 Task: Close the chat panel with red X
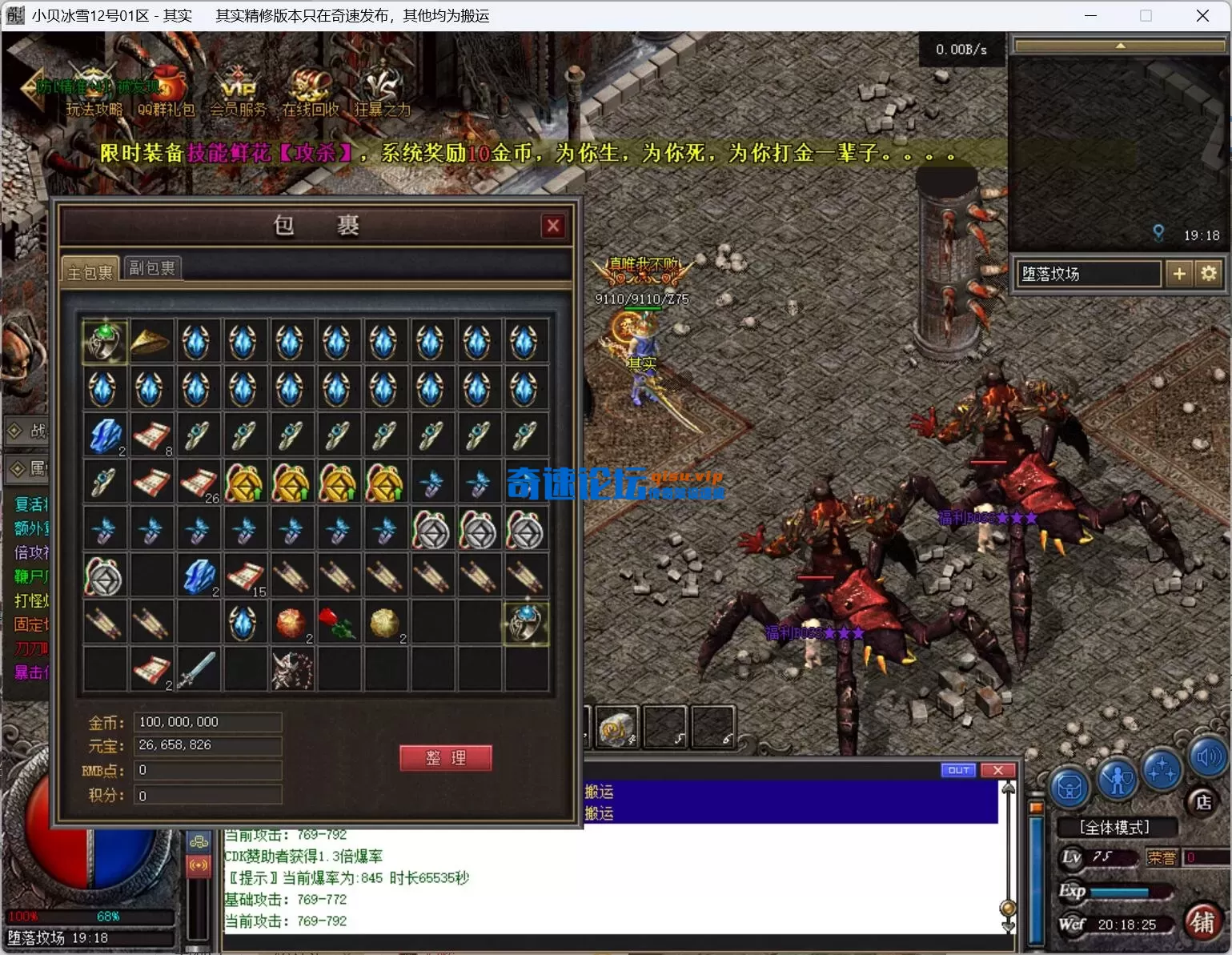[x=997, y=770]
